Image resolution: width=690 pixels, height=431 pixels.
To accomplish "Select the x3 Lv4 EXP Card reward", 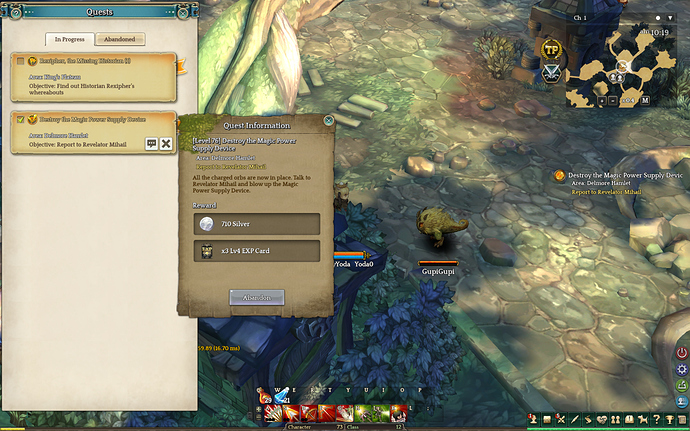I will click(257, 250).
